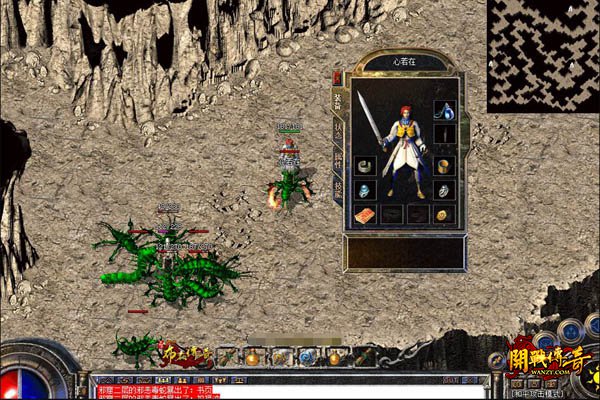The image size is (600, 400).
Task: Click the gold medal equipment slot
Action: point(444,215)
